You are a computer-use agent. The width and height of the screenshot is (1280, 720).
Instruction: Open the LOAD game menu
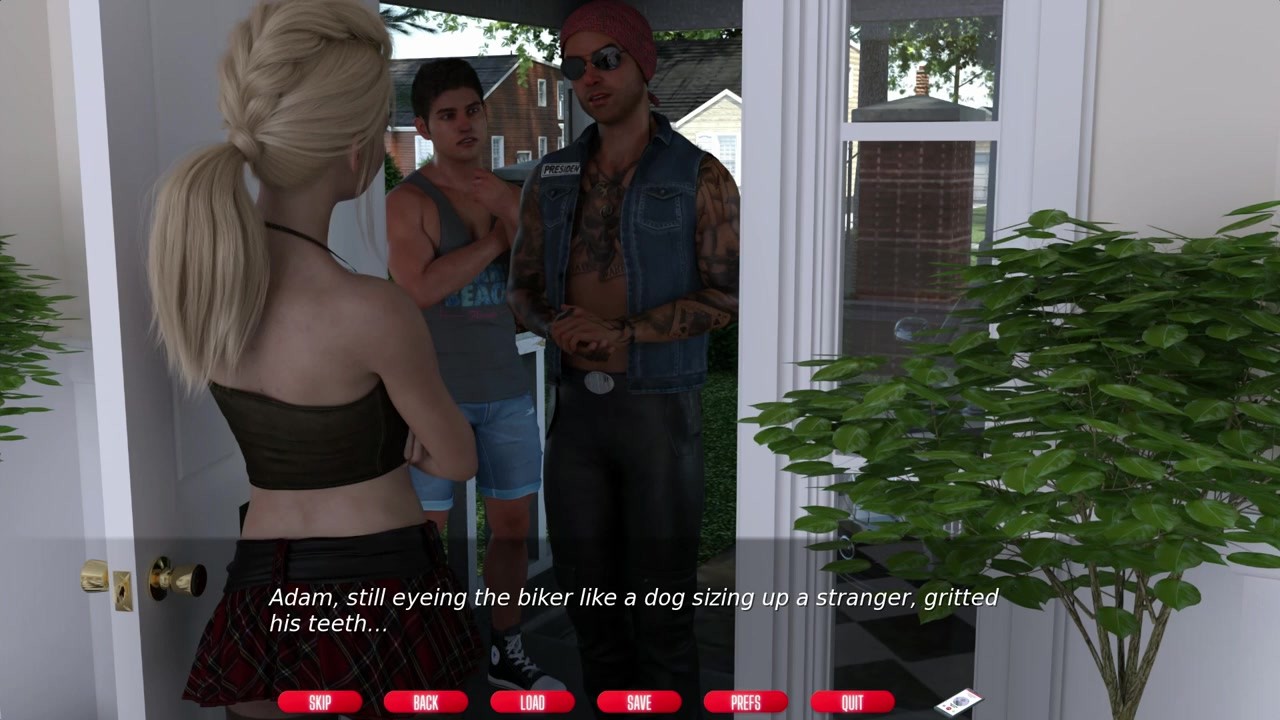[x=532, y=702]
